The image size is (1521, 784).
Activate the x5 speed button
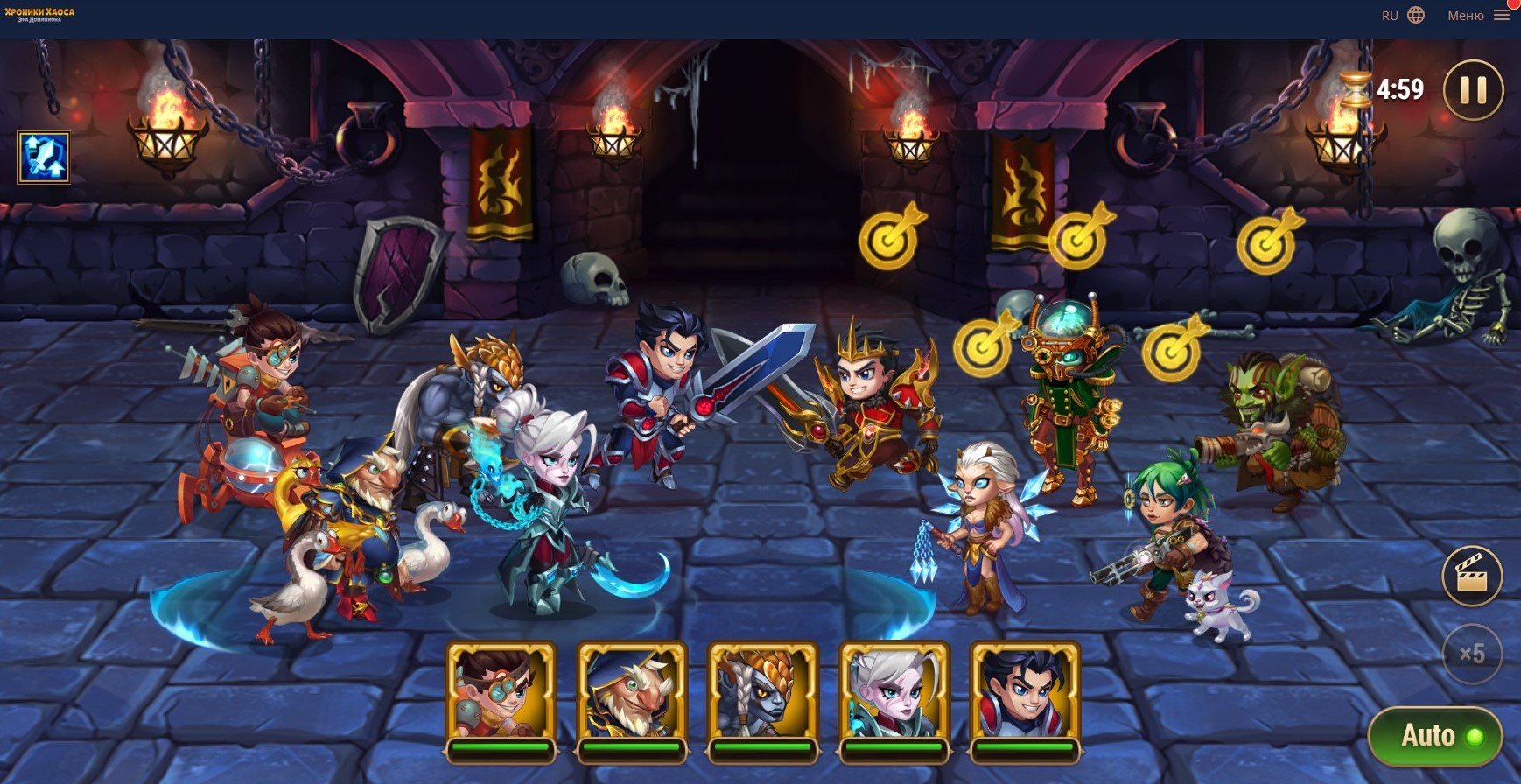pos(1472,653)
